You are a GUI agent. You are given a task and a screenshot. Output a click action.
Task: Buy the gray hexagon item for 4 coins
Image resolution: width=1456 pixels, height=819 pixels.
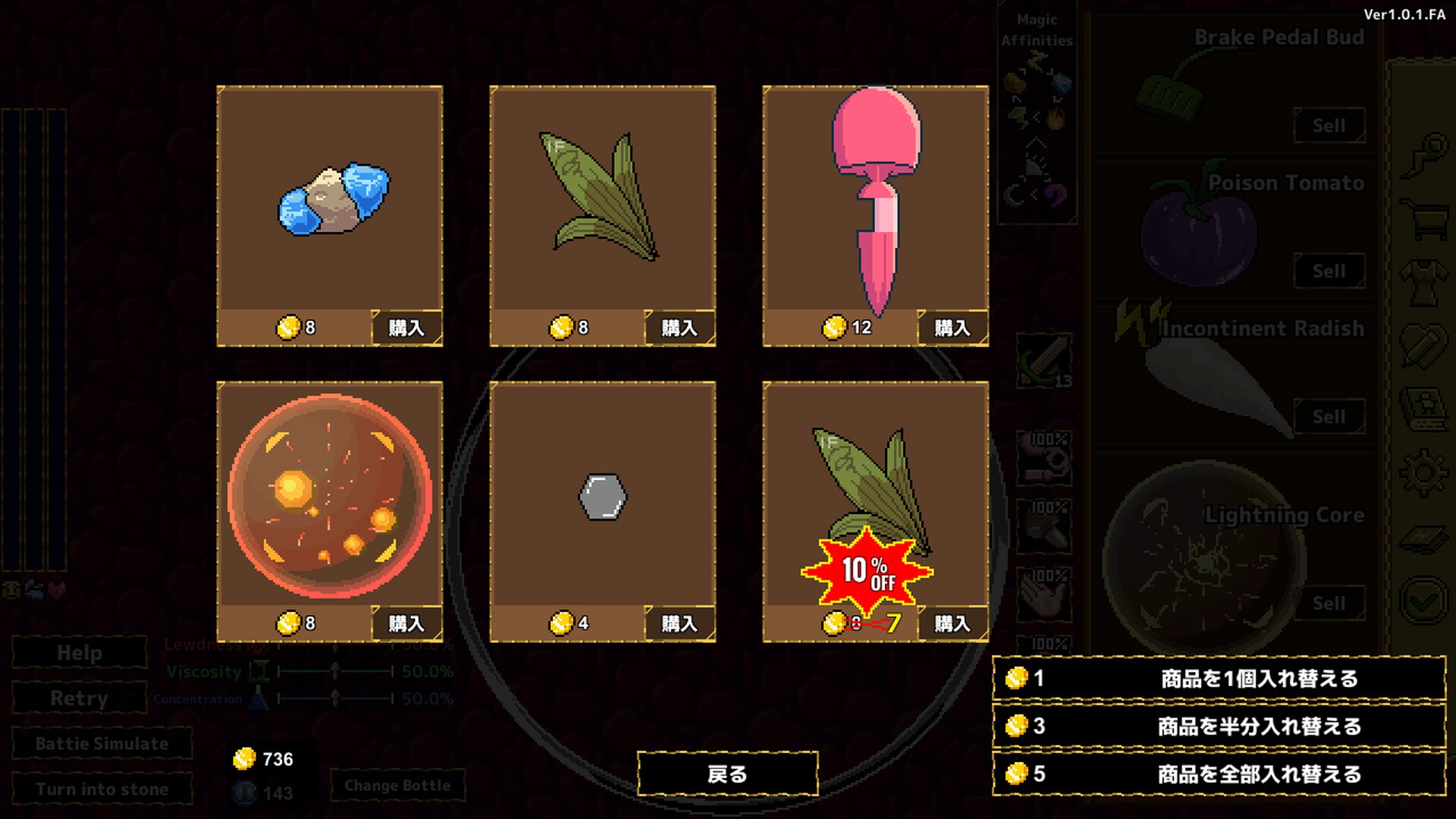point(679,623)
